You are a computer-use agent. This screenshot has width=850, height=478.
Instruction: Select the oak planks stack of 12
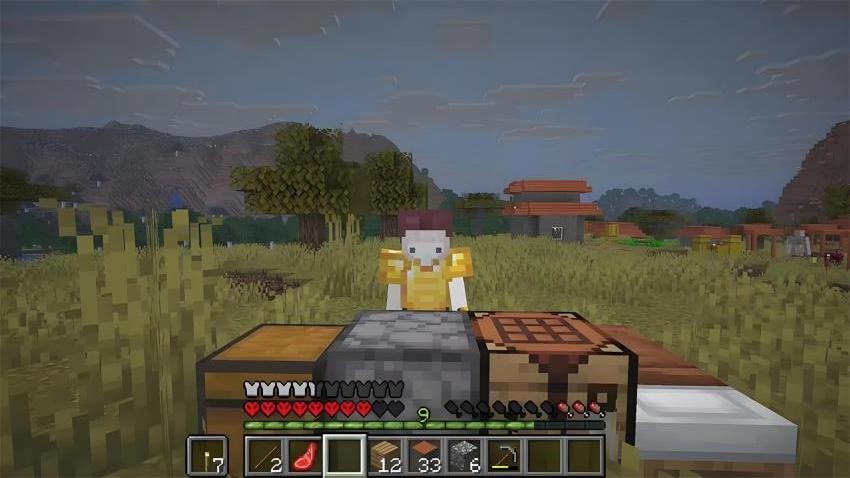[x=386, y=456]
